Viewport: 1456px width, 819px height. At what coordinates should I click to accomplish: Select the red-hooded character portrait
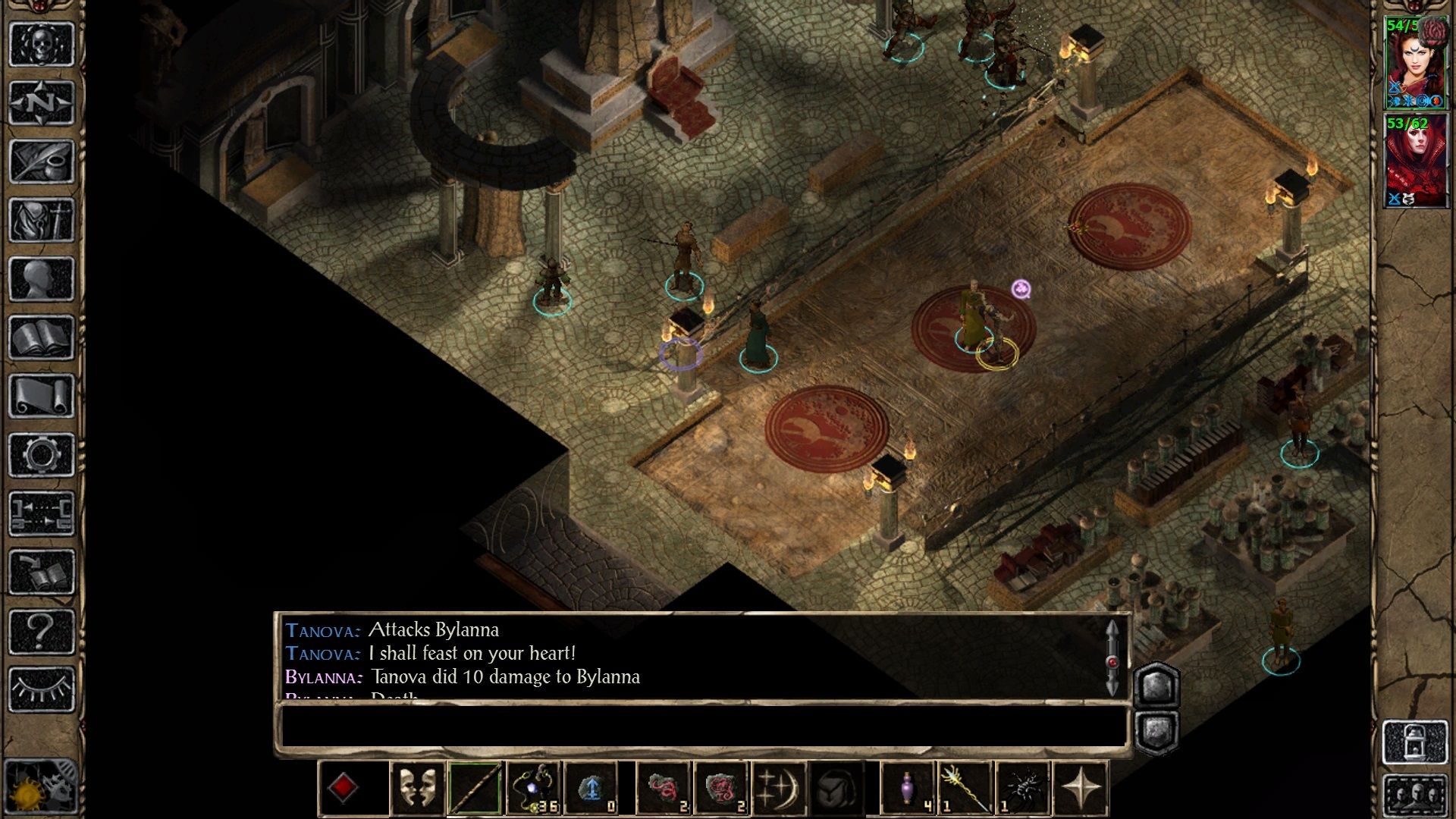pos(1415,162)
